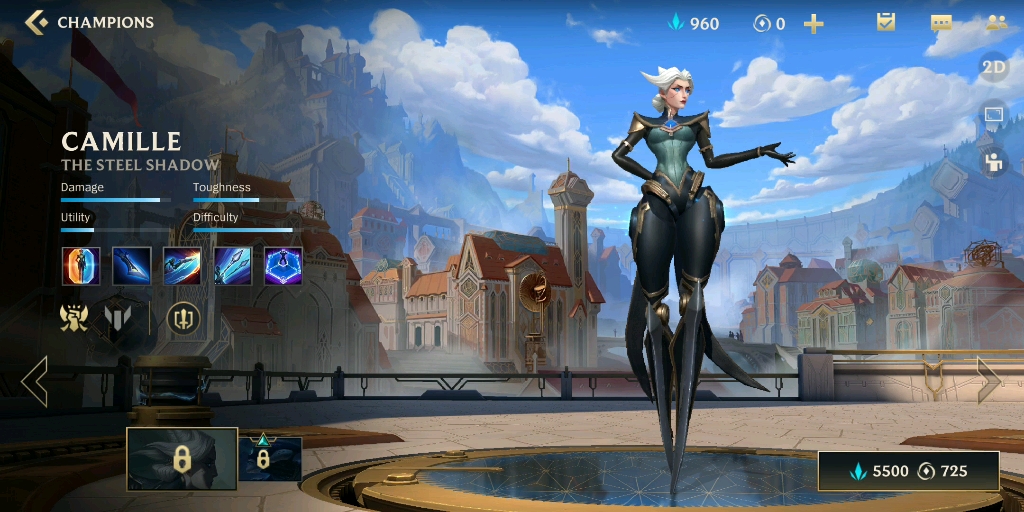Toggle the 2D view button

tap(993, 67)
